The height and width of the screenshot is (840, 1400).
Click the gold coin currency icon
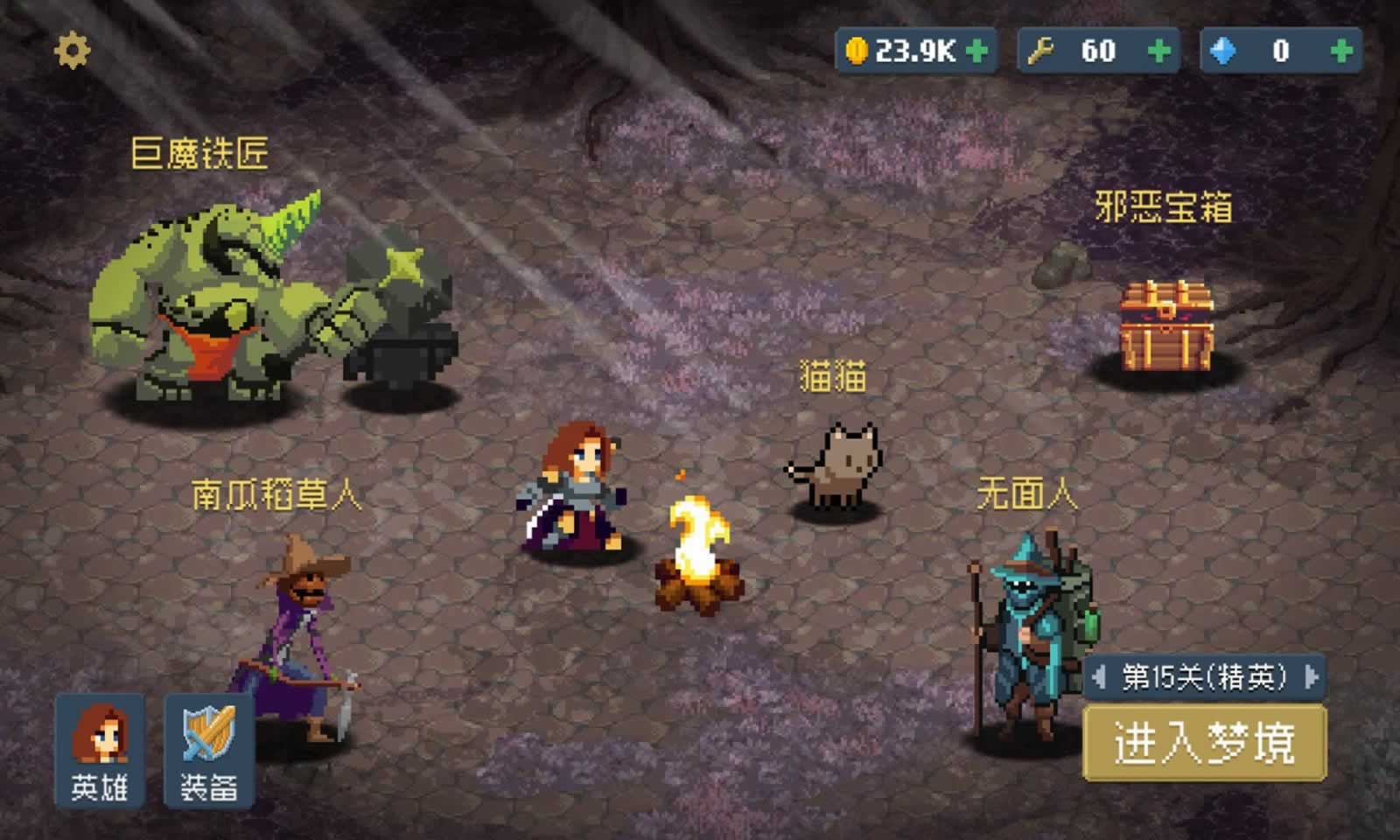(x=857, y=50)
